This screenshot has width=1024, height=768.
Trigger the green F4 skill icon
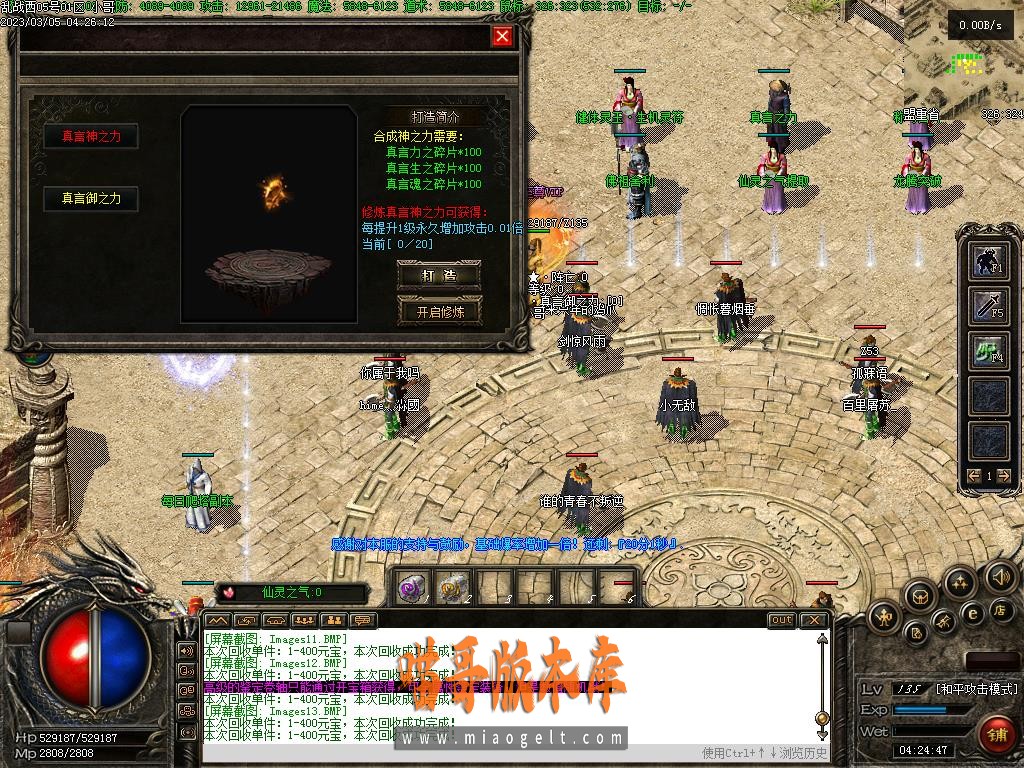coord(990,349)
